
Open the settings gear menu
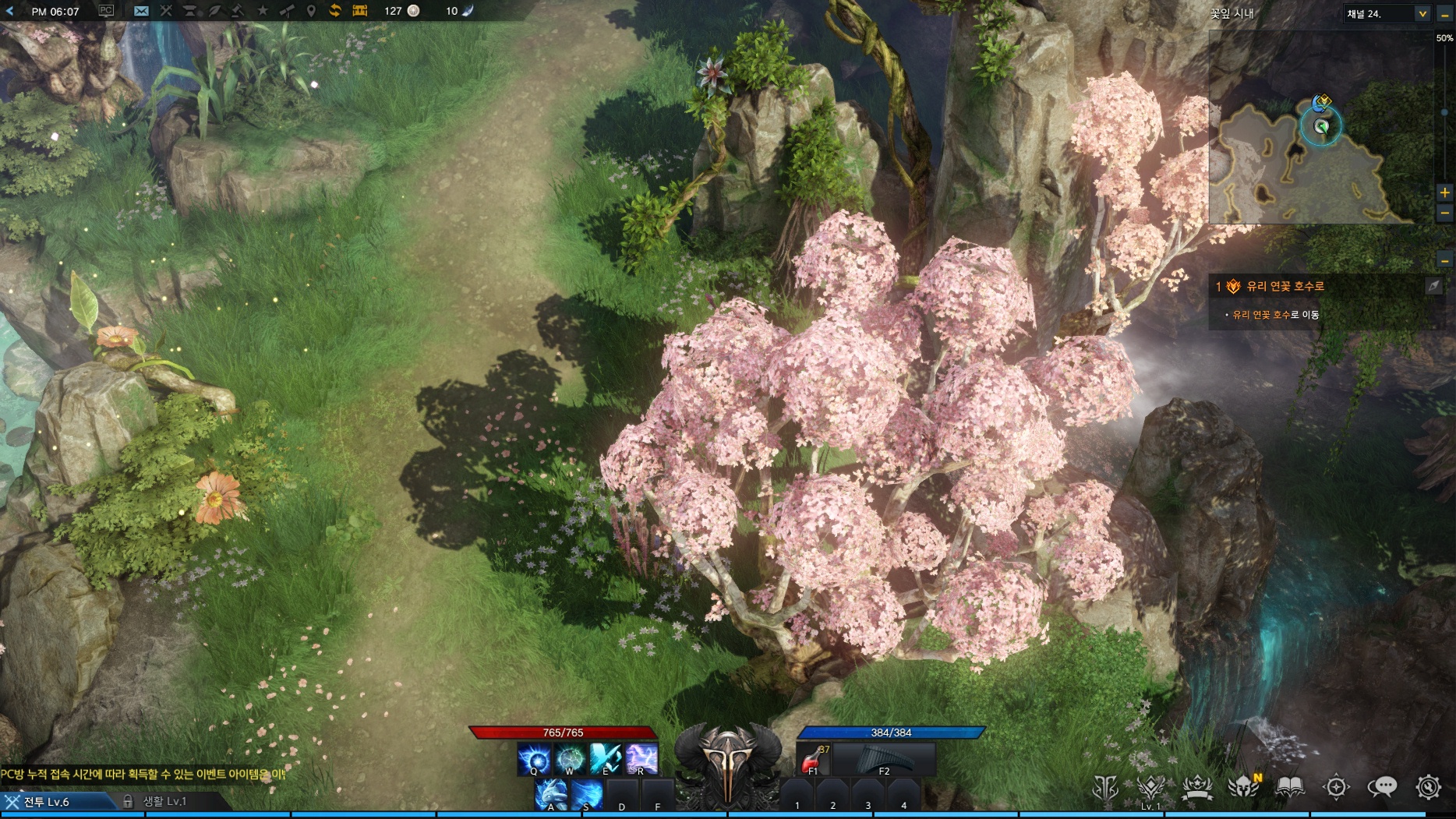pos(1428,787)
